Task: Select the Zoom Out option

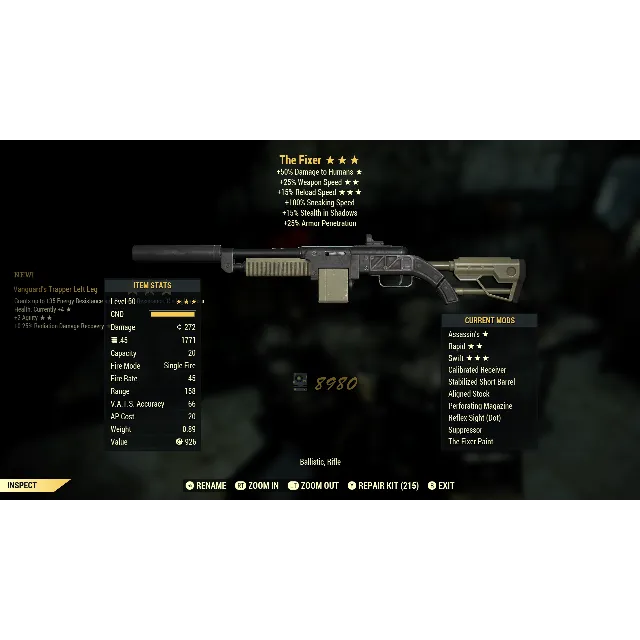Action: coord(313,486)
